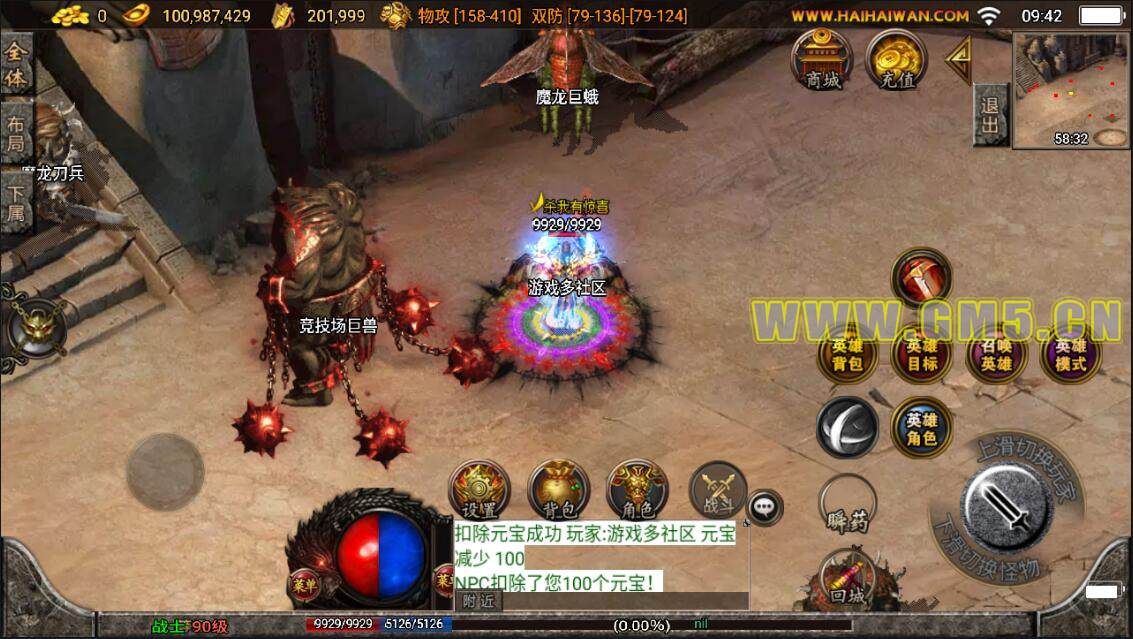Viewport: 1133px width, 639px height.
Task: Open the 英雄角色 hero character sheet
Action: (x=921, y=428)
